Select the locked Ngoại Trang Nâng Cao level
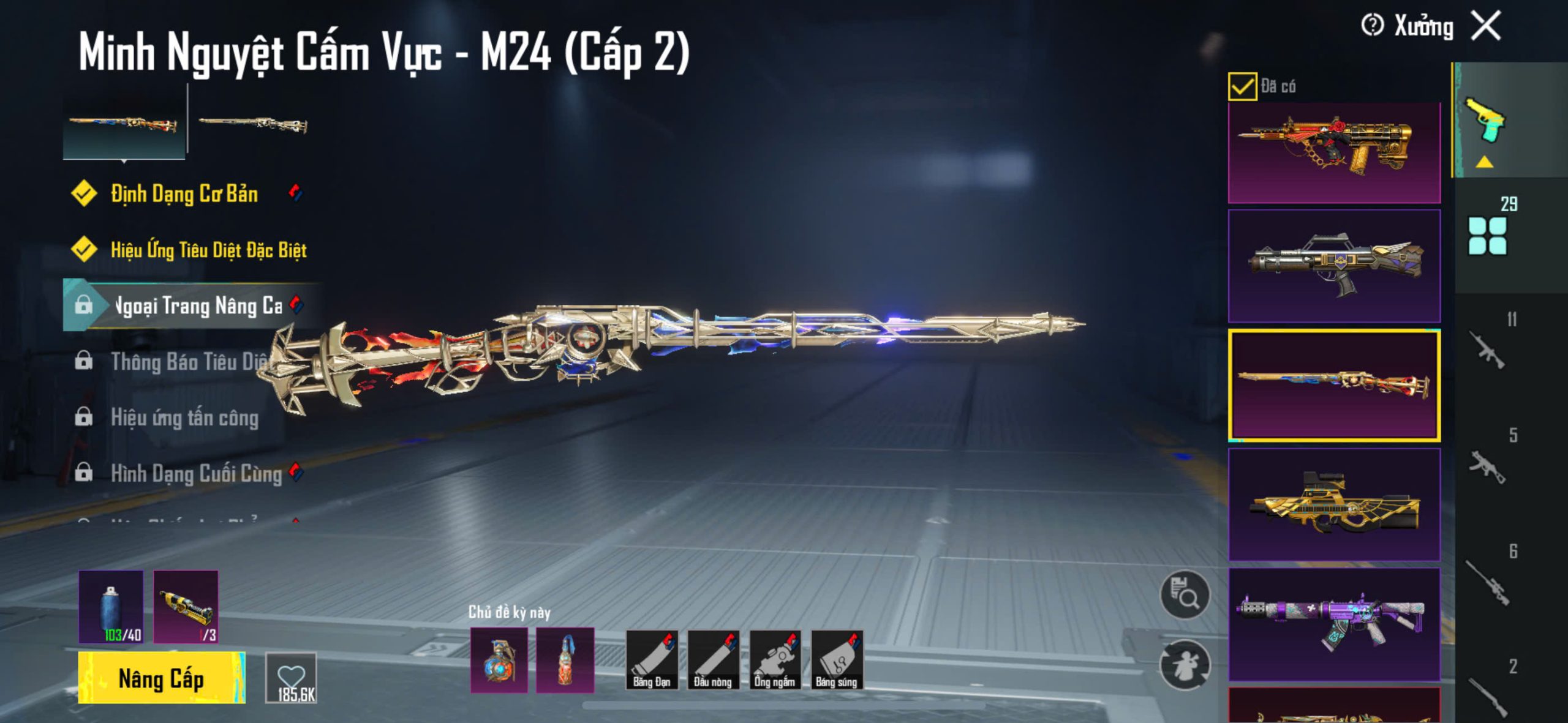1568x723 pixels. coord(196,305)
